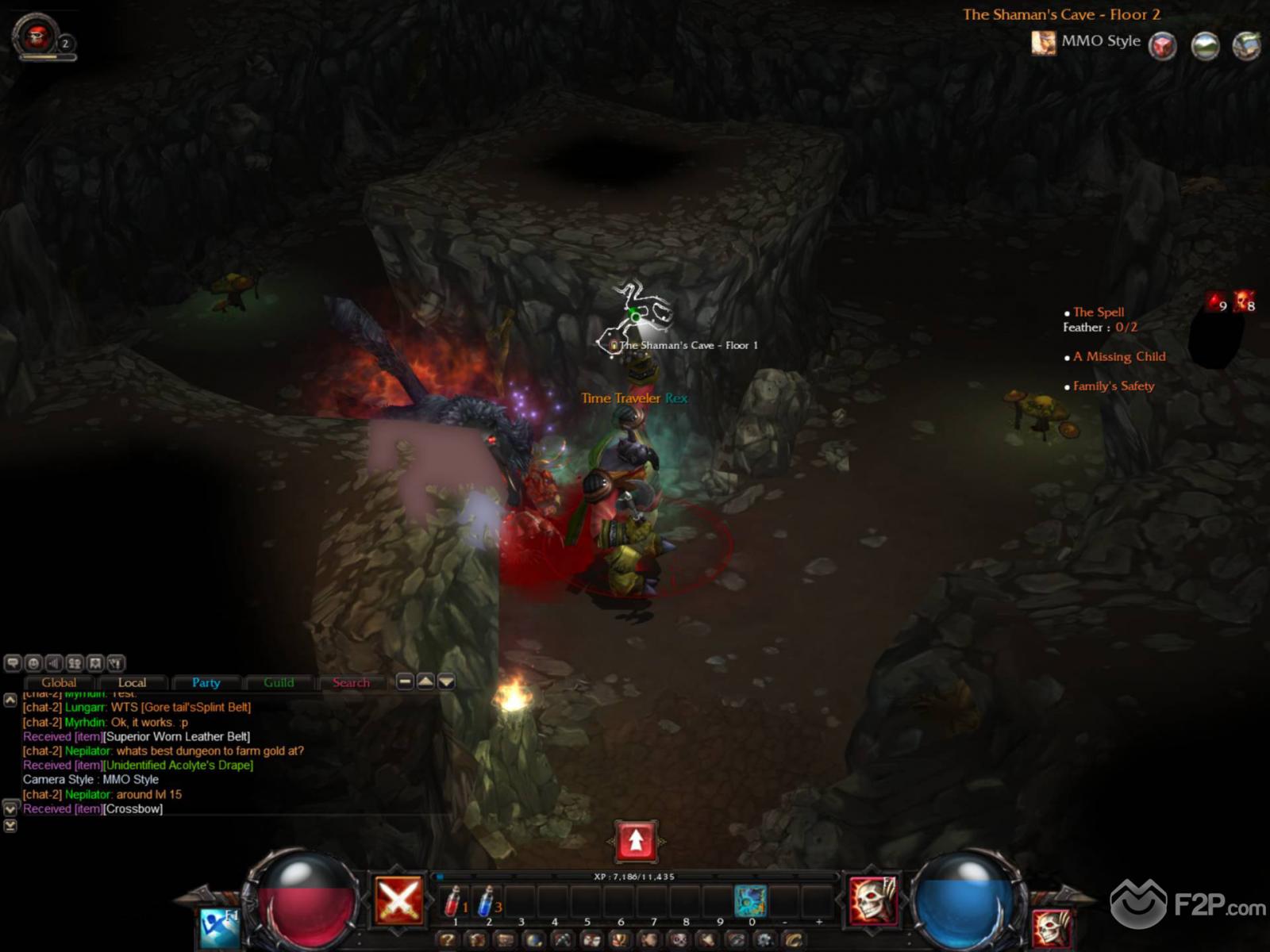Open the gear settings icon in menu bar

764,941
